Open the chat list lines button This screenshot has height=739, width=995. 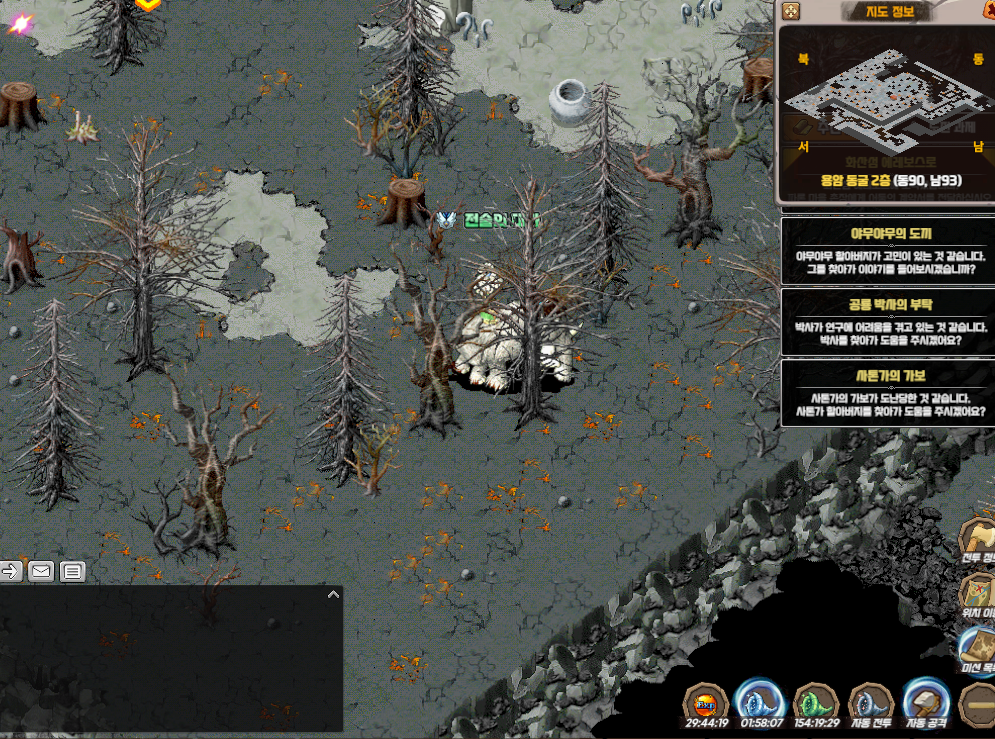pyautogui.click(x=72, y=571)
